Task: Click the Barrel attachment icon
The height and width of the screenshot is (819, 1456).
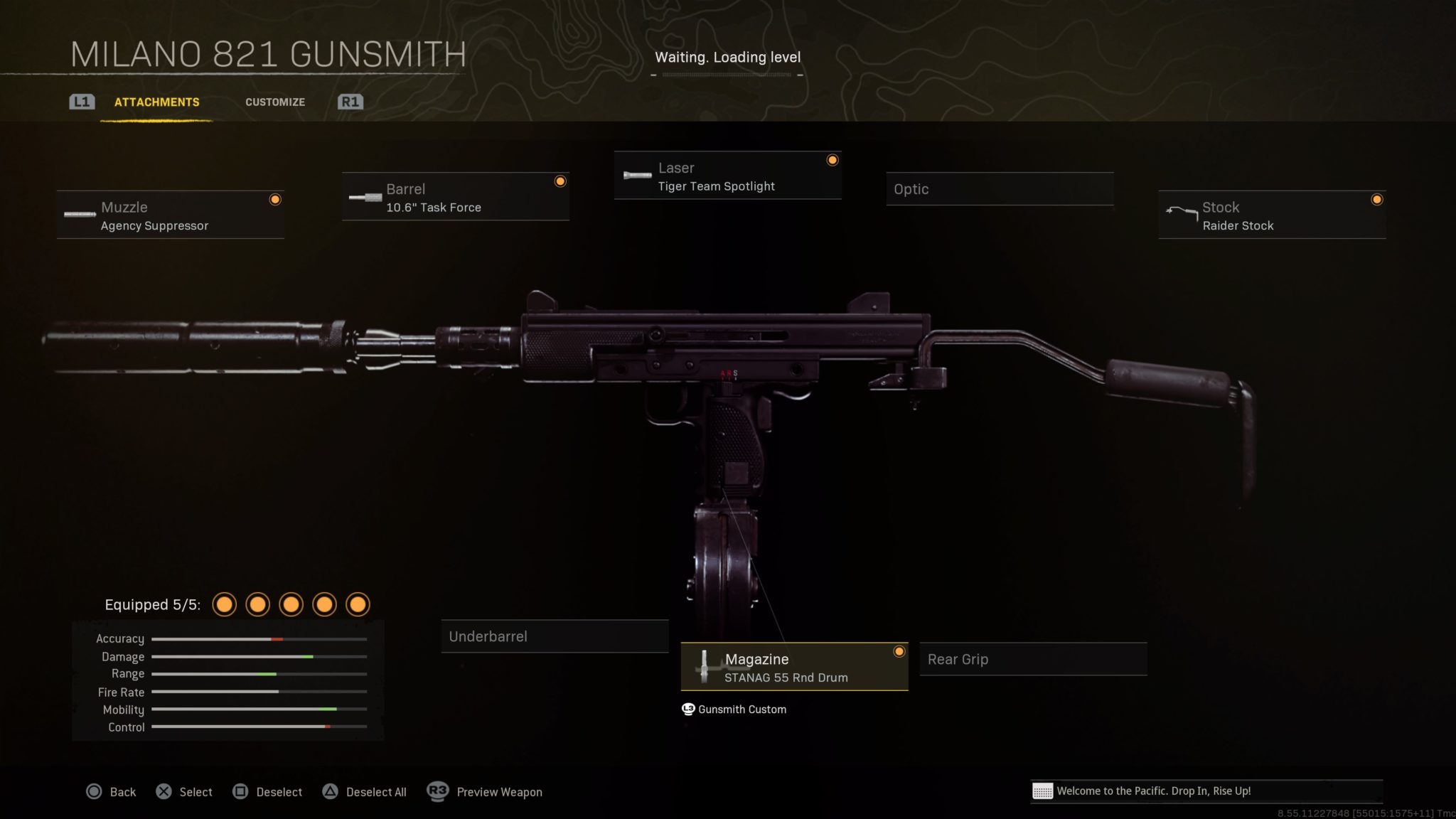Action: tap(365, 197)
